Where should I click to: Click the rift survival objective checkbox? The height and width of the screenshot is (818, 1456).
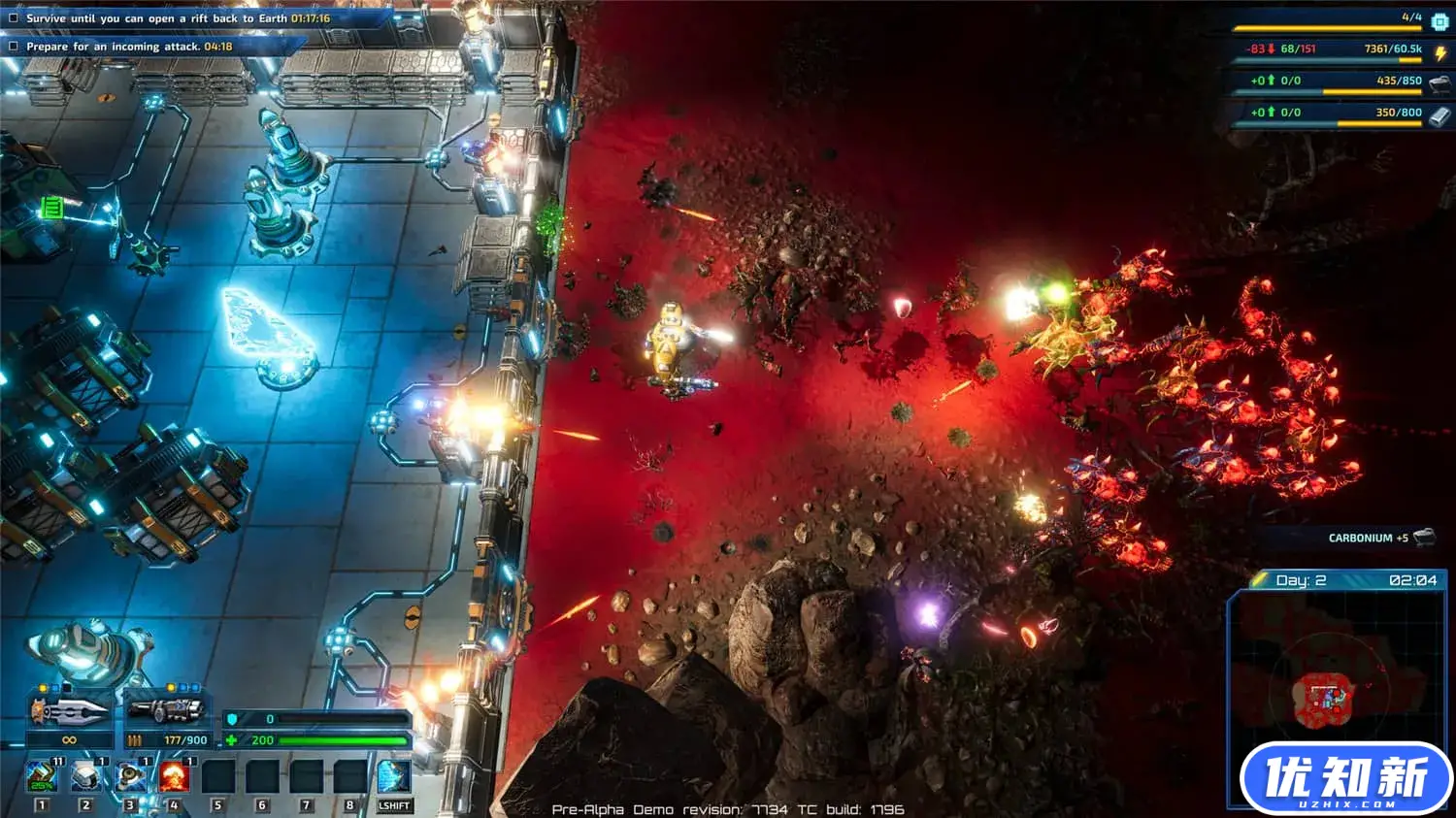click(14, 18)
